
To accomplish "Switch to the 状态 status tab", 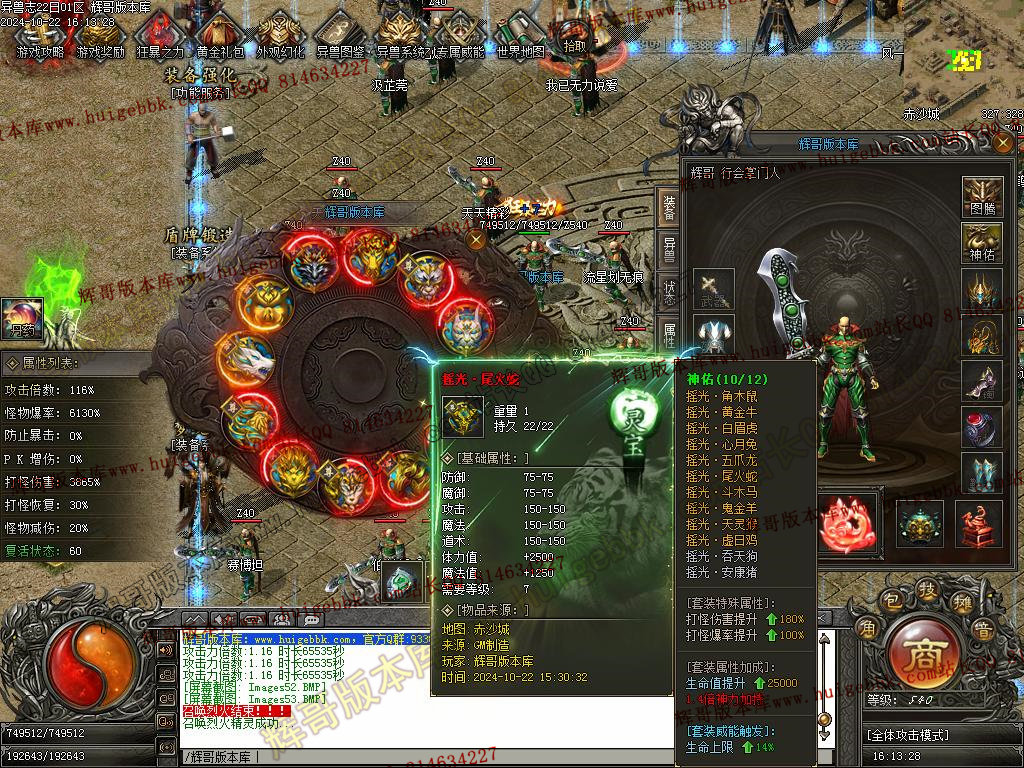I will [x=669, y=292].
